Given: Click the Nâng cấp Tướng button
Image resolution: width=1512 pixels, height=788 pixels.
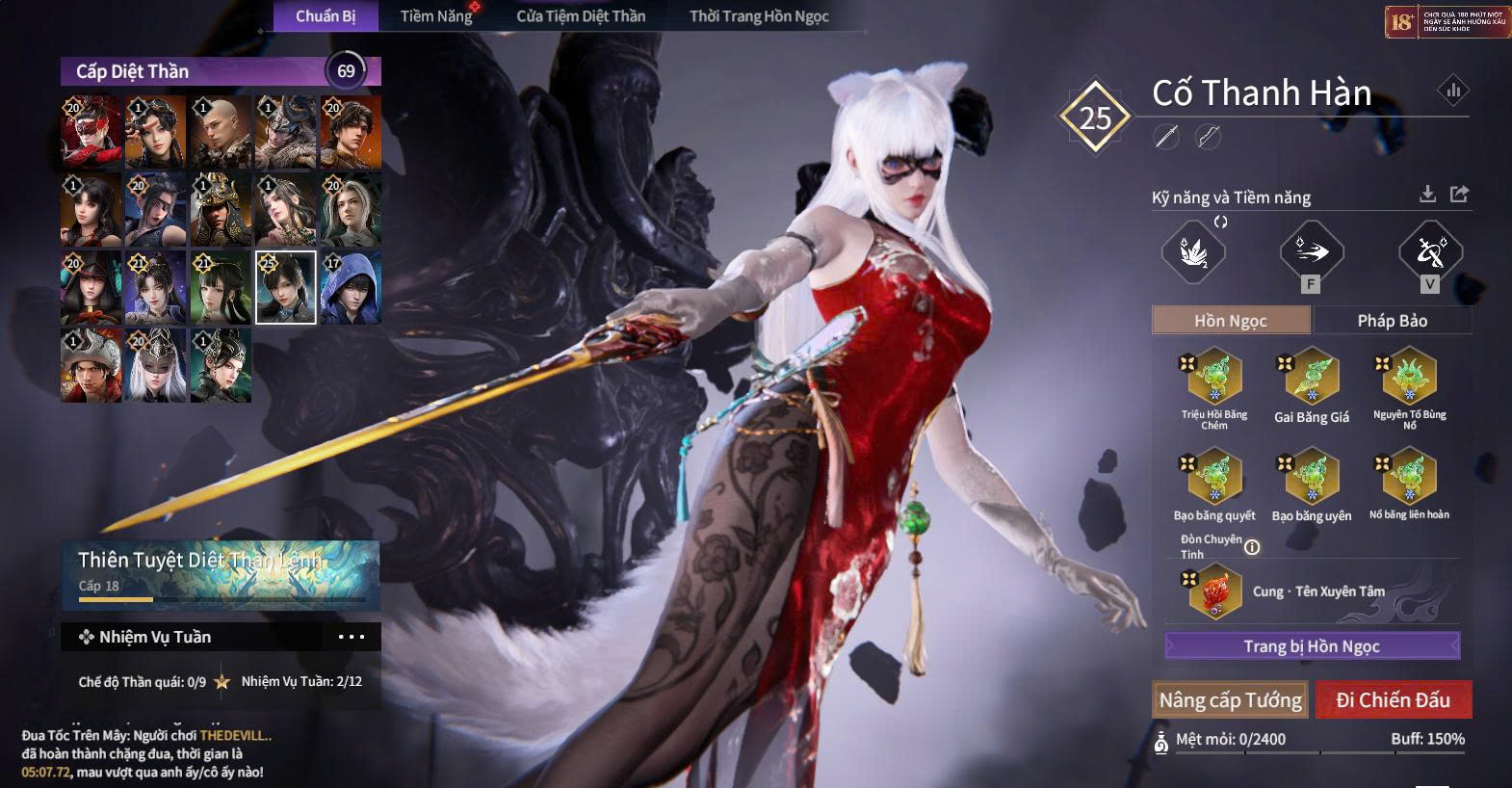Looking at the screenshot, I should pyautogui.click(x=1230, y=700).
